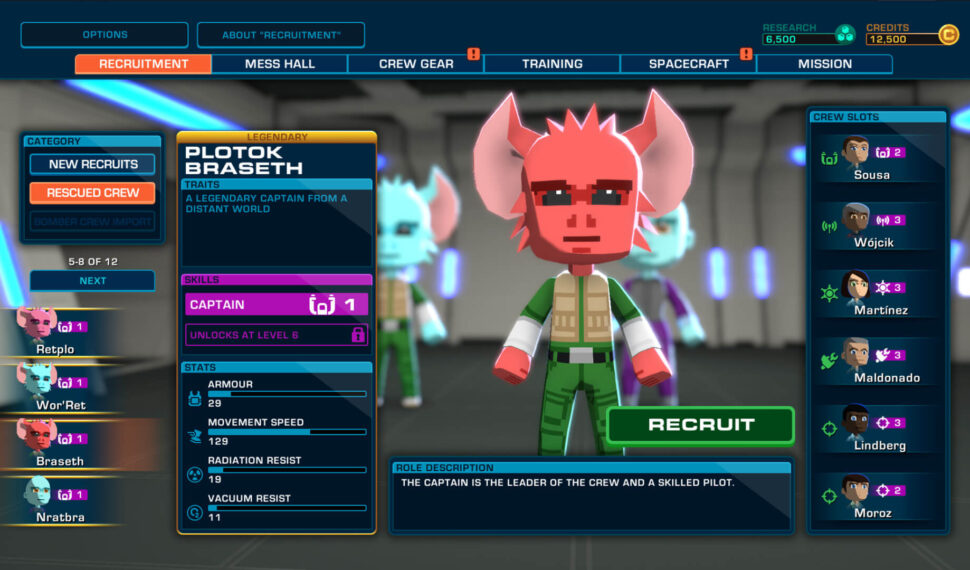
Task: Show the New Recruits category
Action: pos(92,164)
